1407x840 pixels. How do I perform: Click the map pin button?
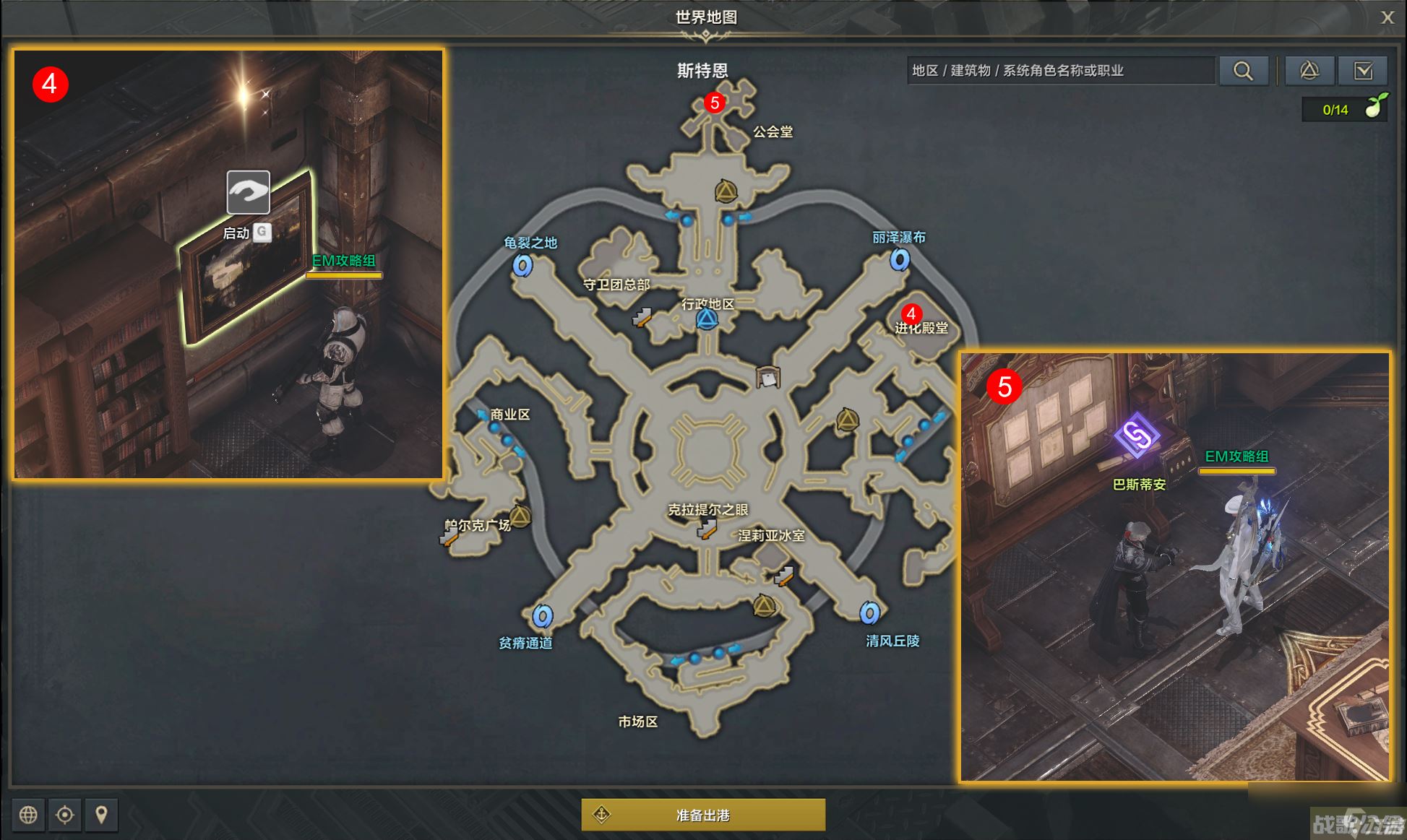coord(101,815)
